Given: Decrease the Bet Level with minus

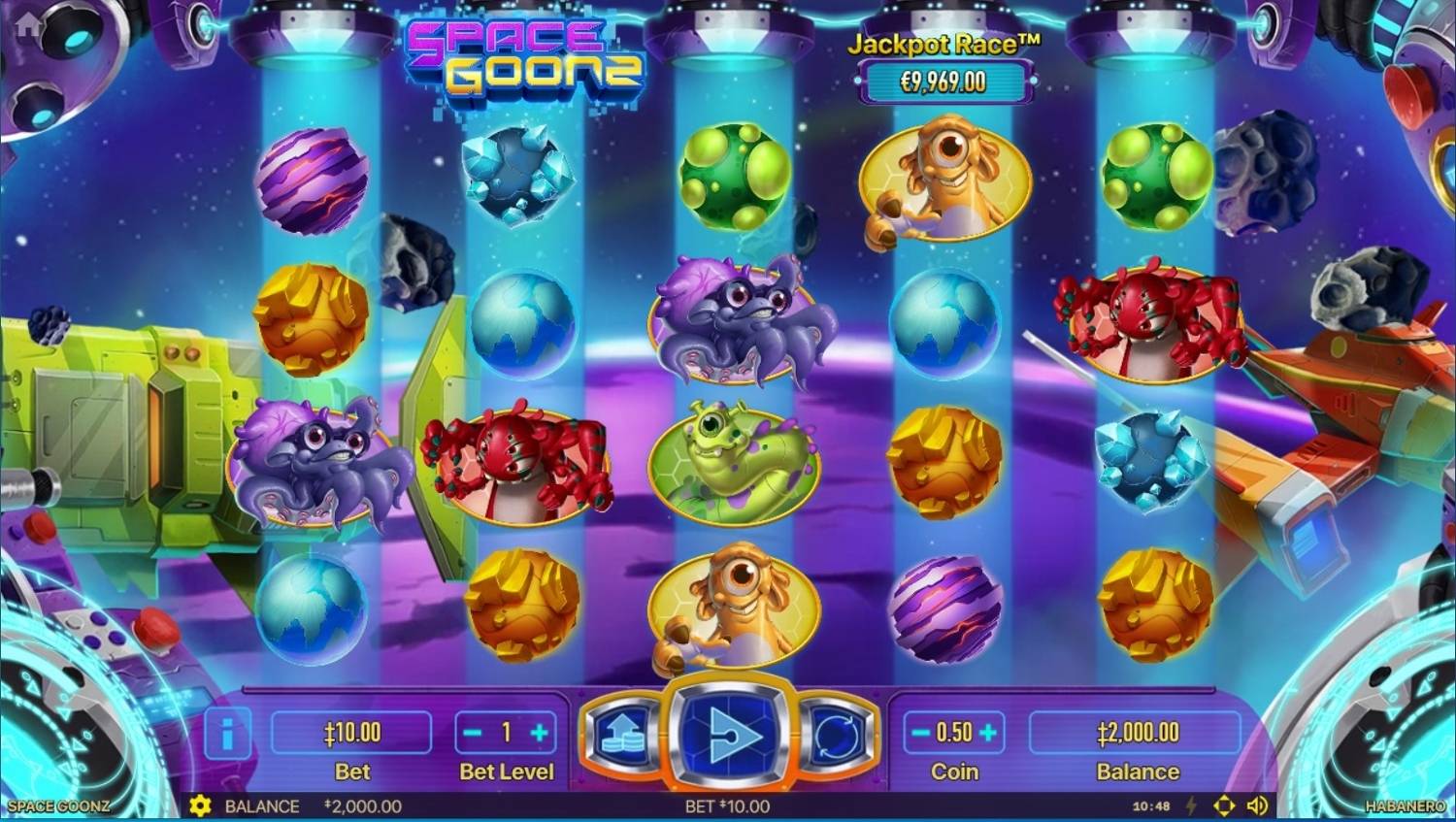Looking at the screenshot, I should click(x=473, y=733).
